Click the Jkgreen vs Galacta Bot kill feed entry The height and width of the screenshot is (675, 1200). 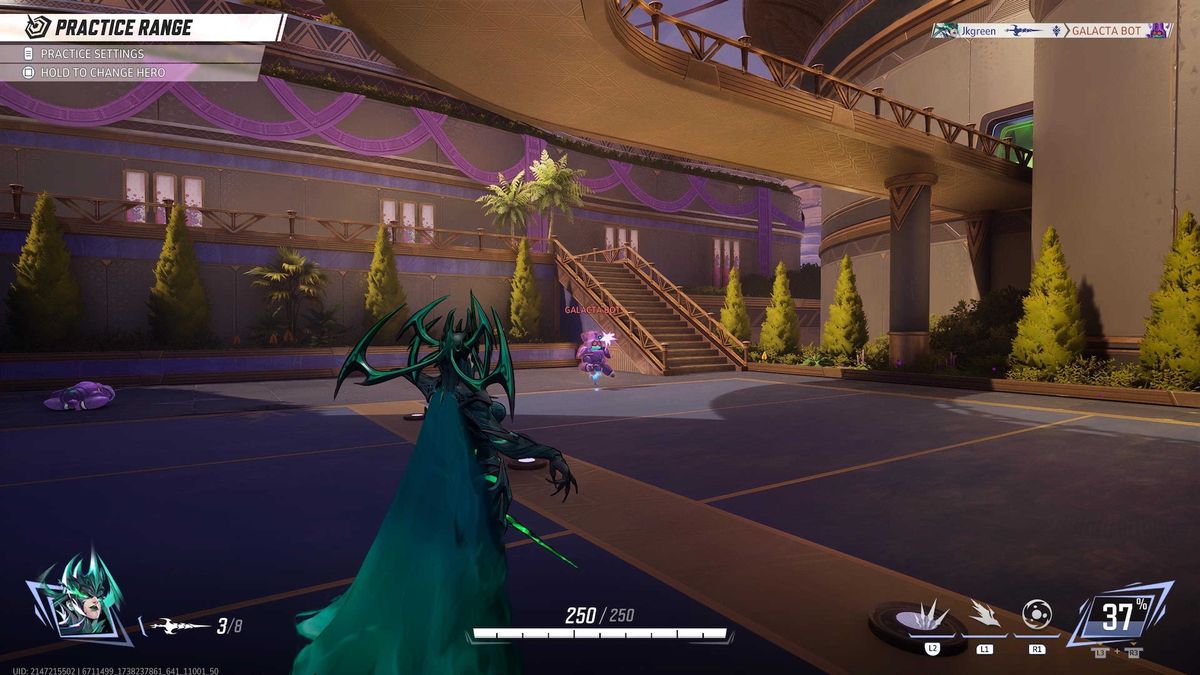[x=1052, y=31]
